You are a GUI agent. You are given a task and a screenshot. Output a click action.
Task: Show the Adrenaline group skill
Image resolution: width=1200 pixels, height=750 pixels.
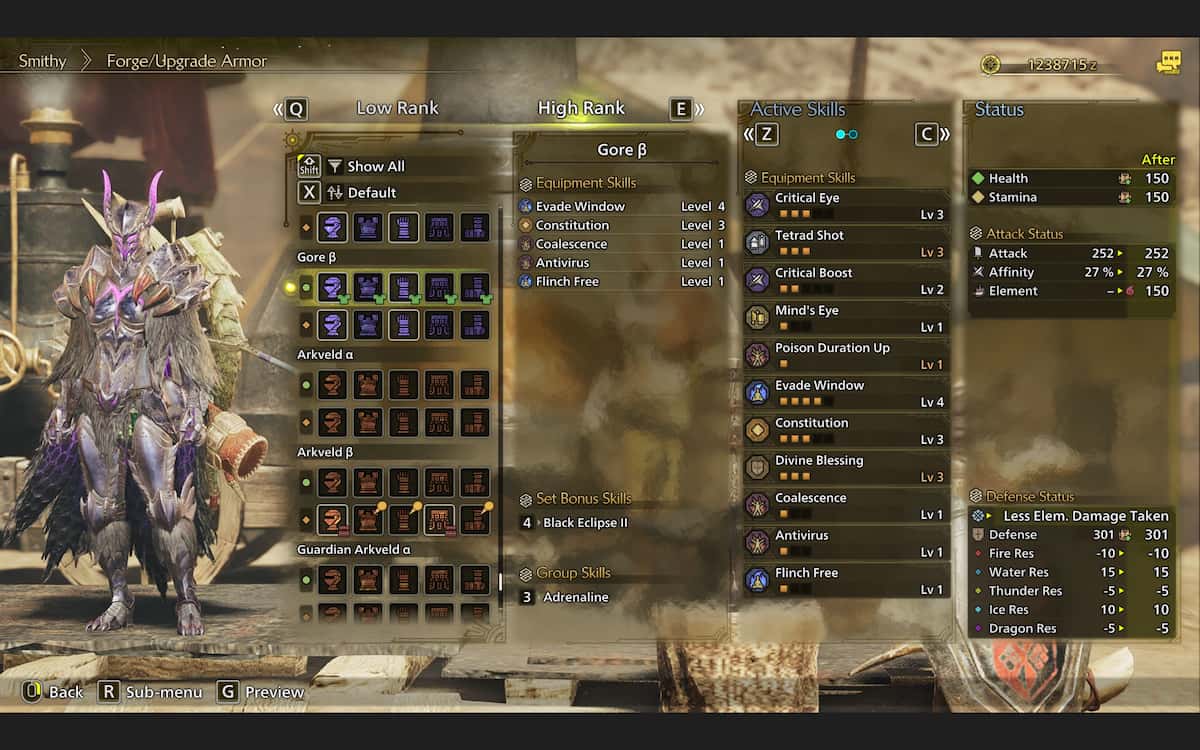(x=575, y=597)
